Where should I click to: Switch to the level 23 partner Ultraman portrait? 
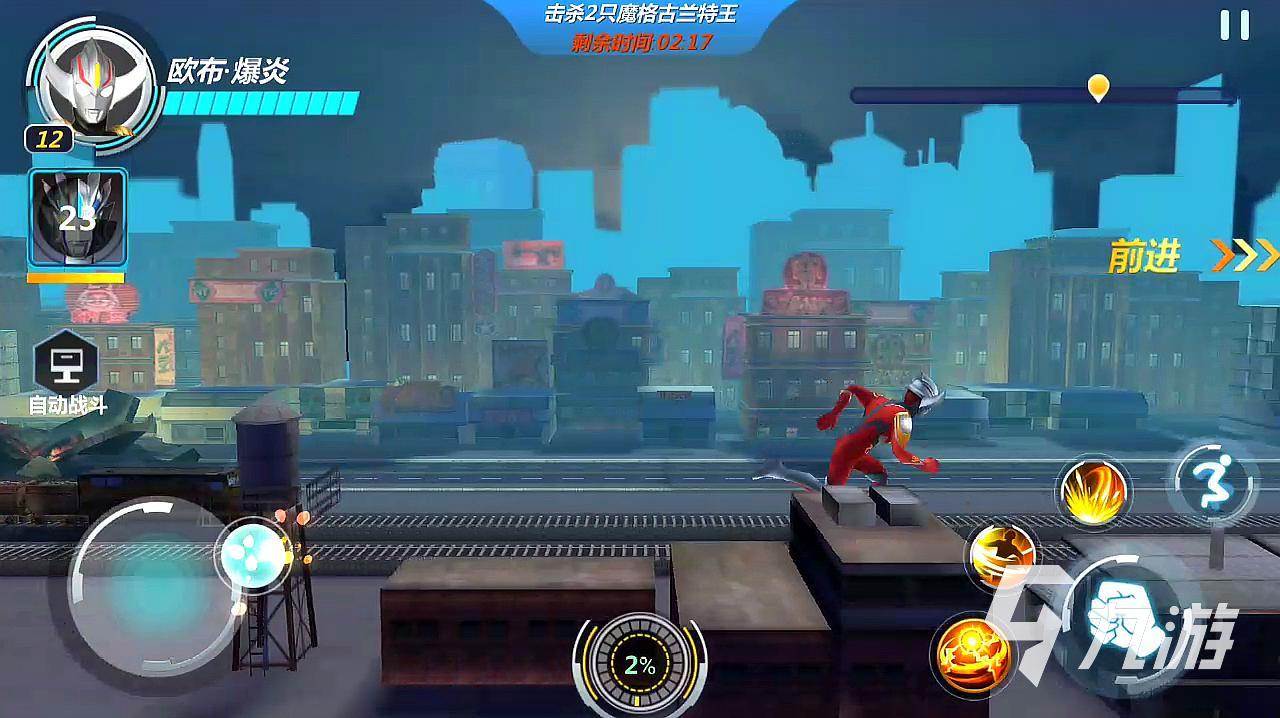pos(78,219)
